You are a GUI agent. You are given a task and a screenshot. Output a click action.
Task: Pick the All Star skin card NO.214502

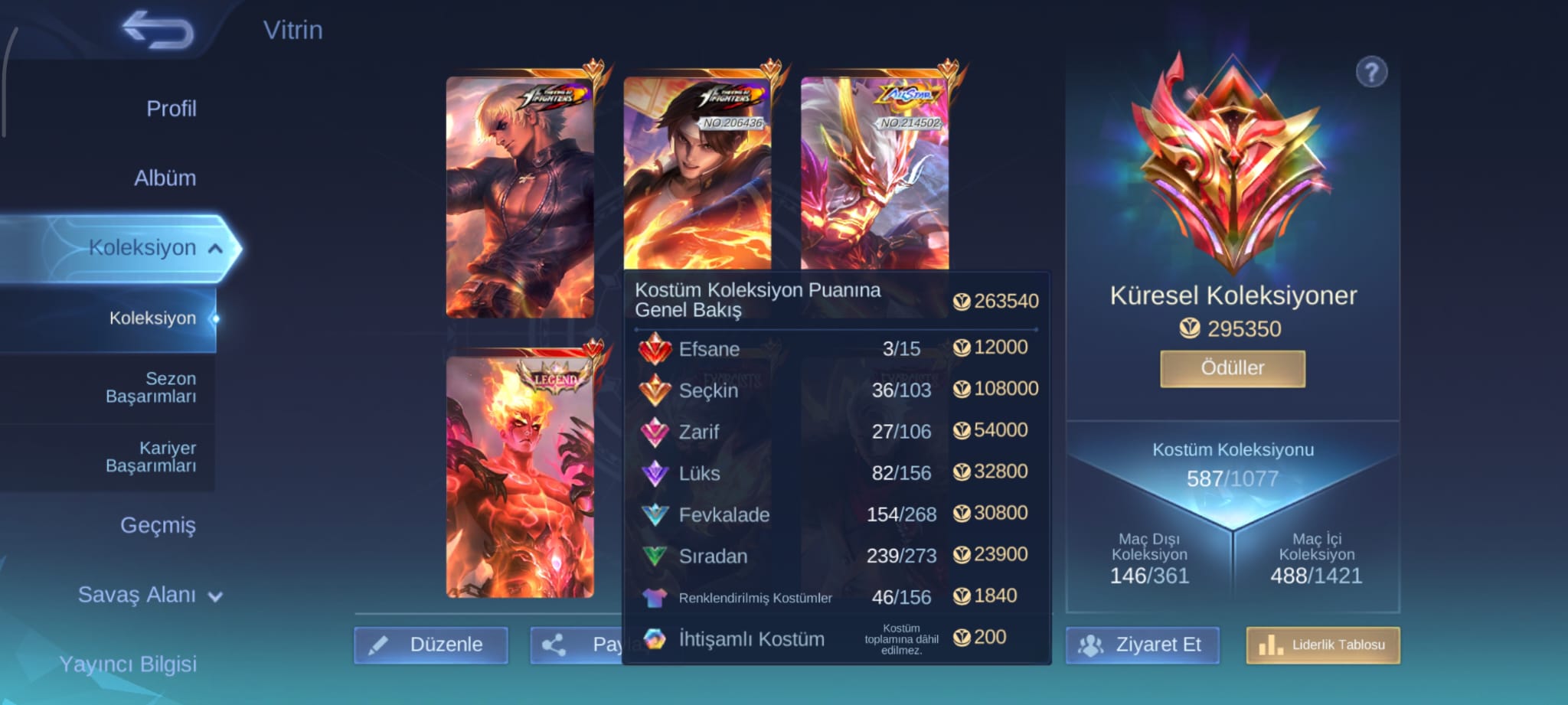click(x=874, y=172)
